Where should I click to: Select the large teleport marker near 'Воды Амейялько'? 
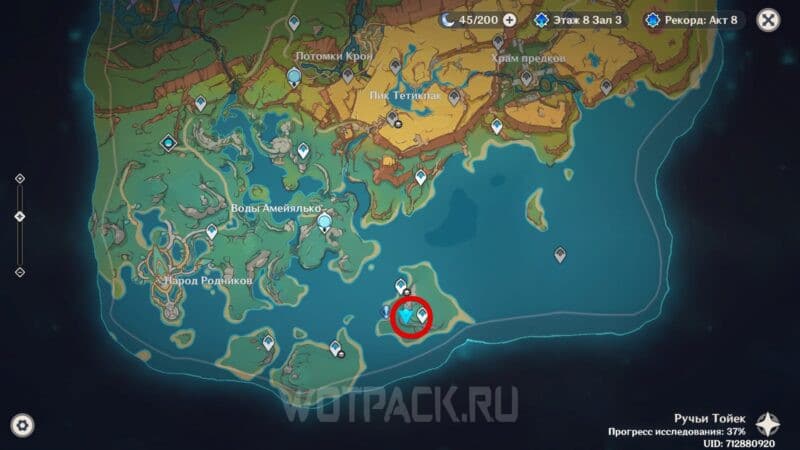pos(324,224)
